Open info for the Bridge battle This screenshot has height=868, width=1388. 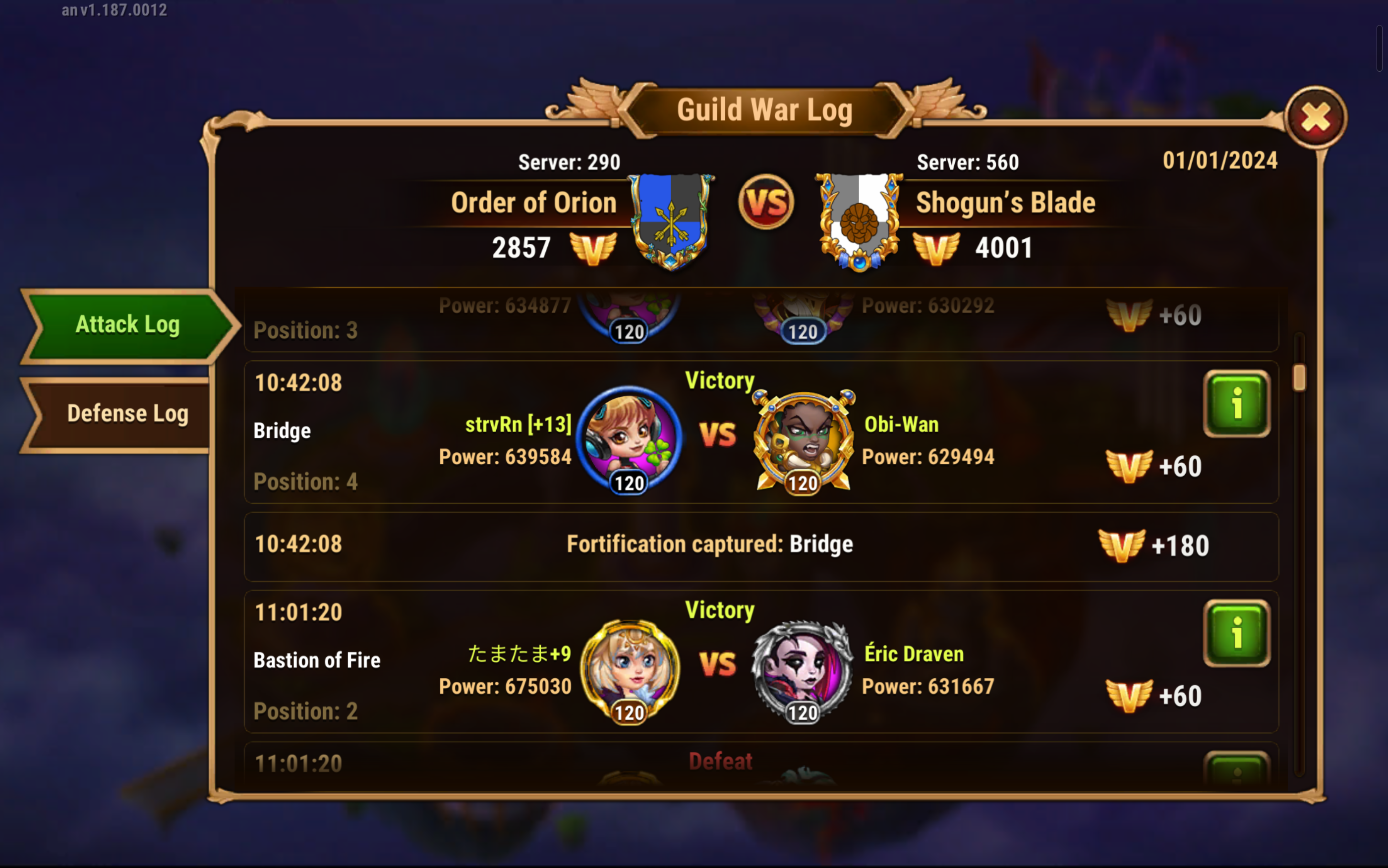(1236, 404)
